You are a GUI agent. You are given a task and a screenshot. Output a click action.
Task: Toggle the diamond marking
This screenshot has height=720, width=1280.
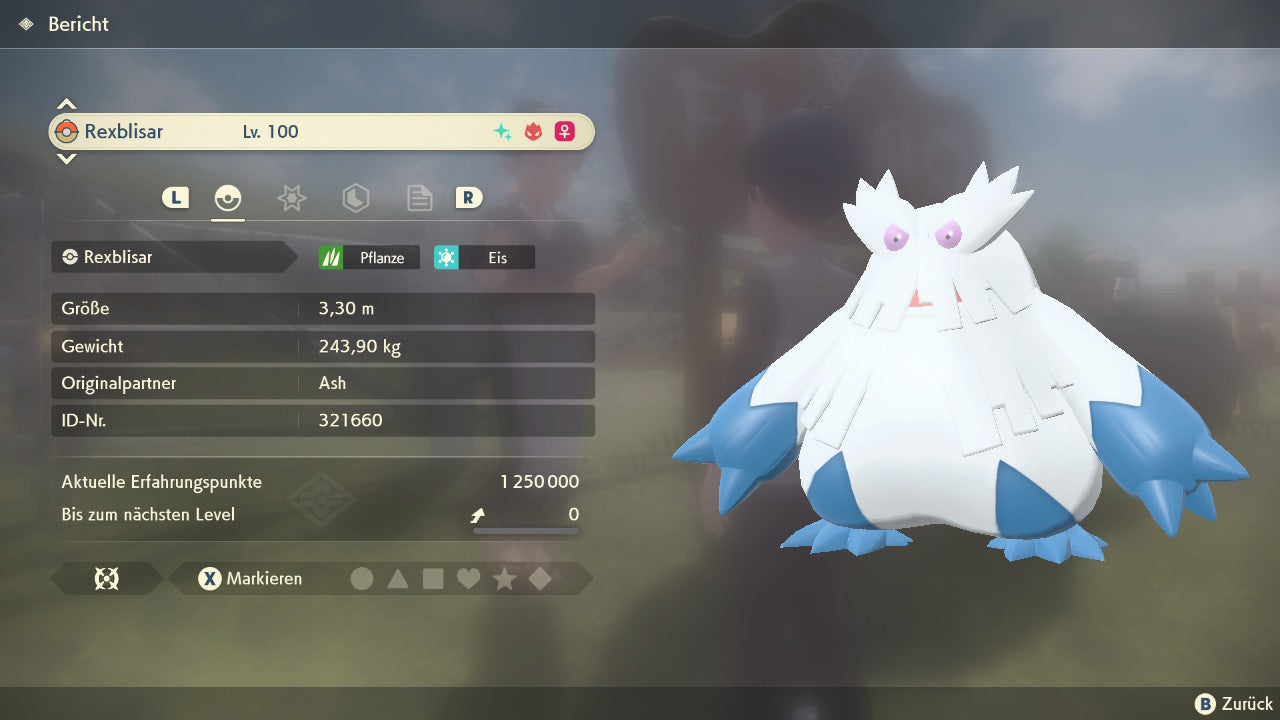540,579
